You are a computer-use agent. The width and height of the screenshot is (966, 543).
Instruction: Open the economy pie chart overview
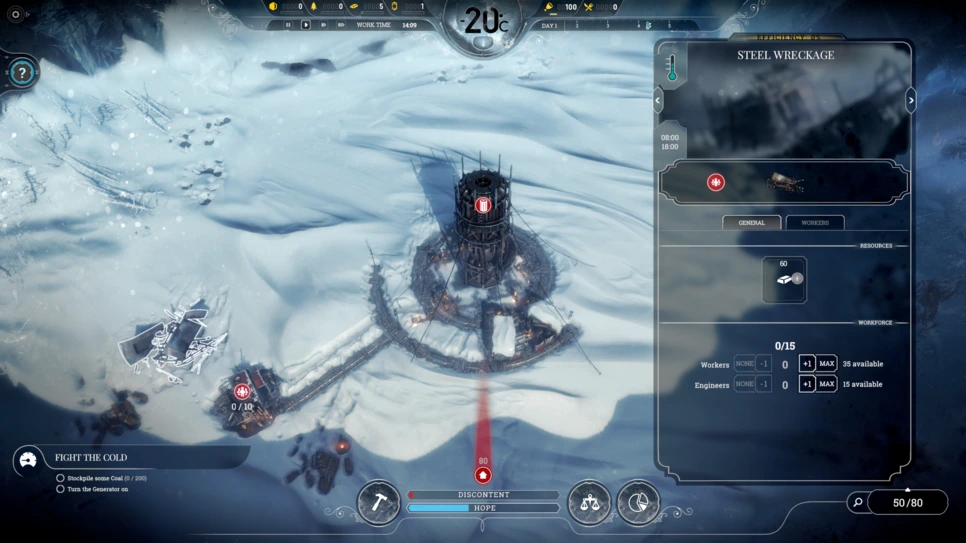click(x=638, y=501)
